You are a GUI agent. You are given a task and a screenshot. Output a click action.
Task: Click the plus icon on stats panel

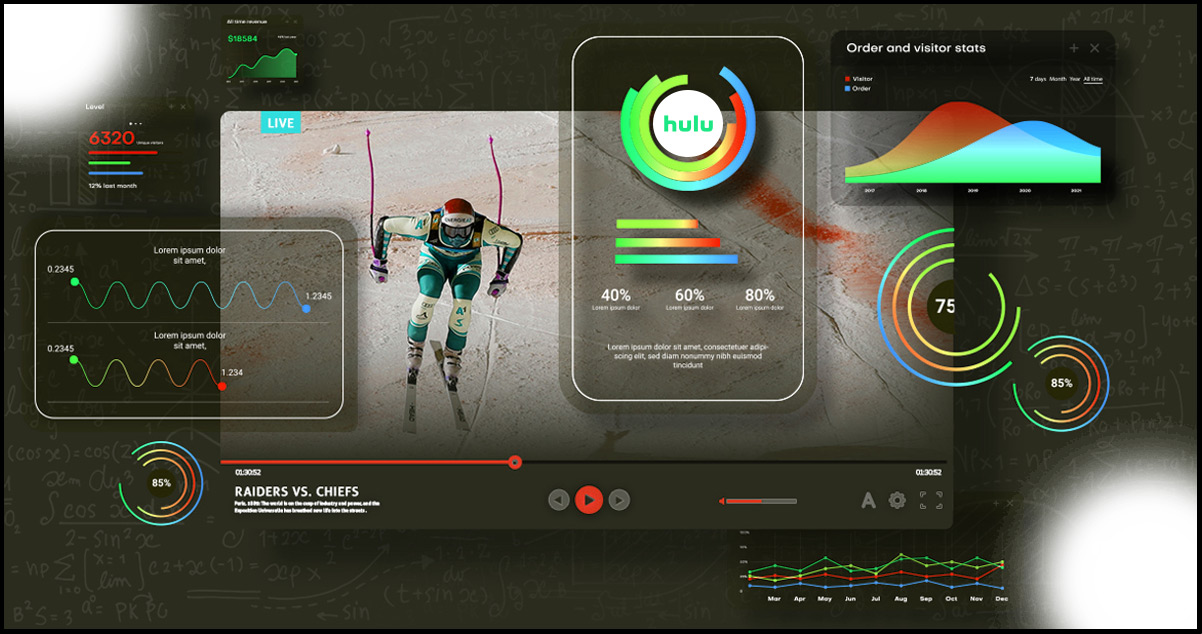(x=1074, y=48)
